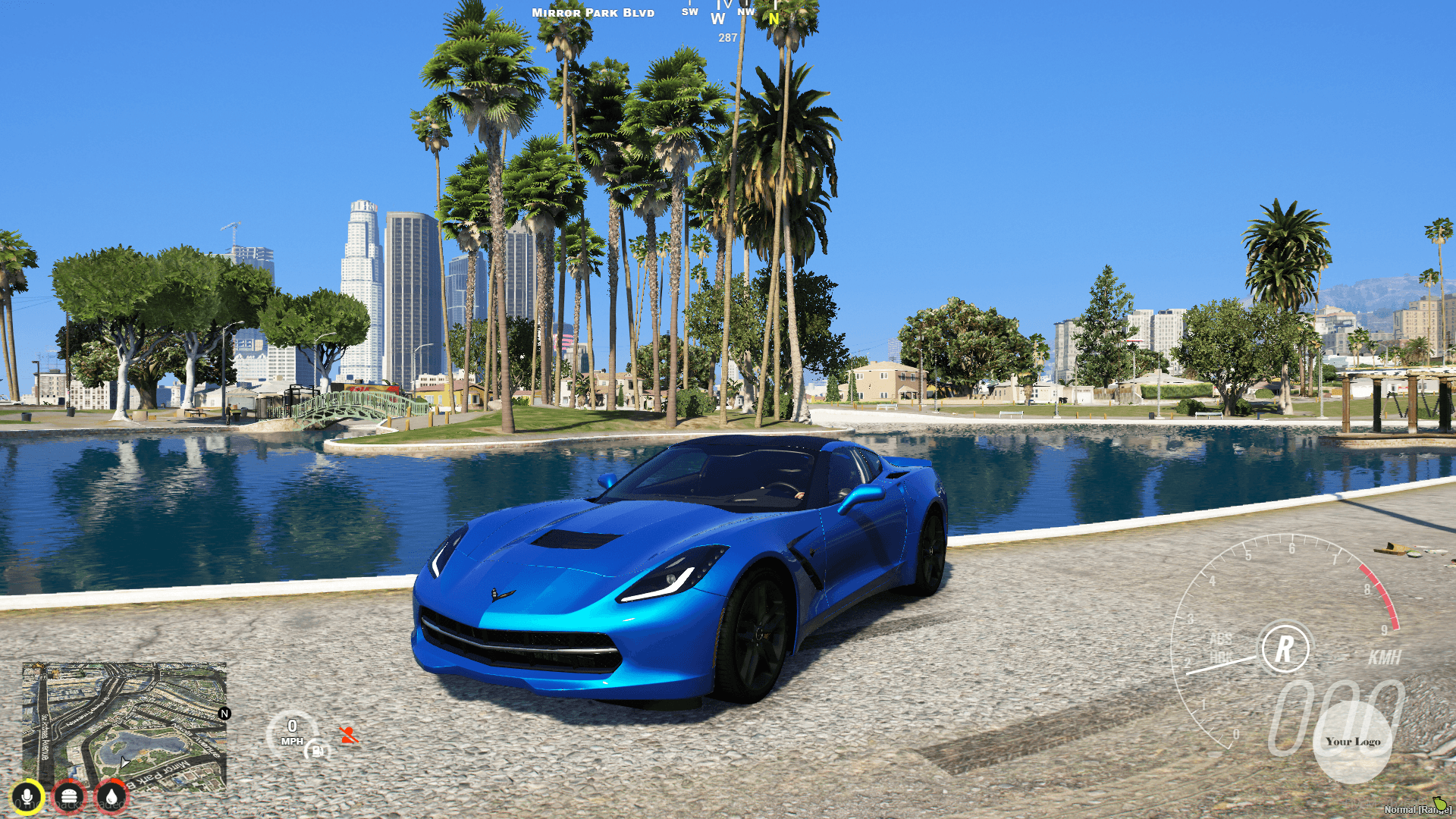Click the NW compass direction marker
The width and height of the screenshot is (1456, 819).
(x=746, y=13)
